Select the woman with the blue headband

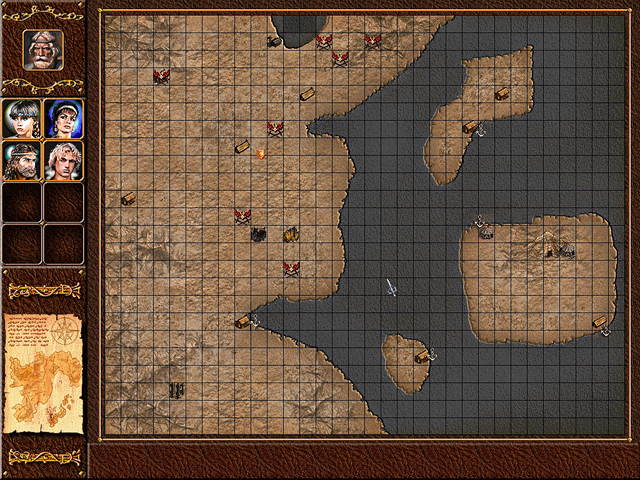pos(64,118)
